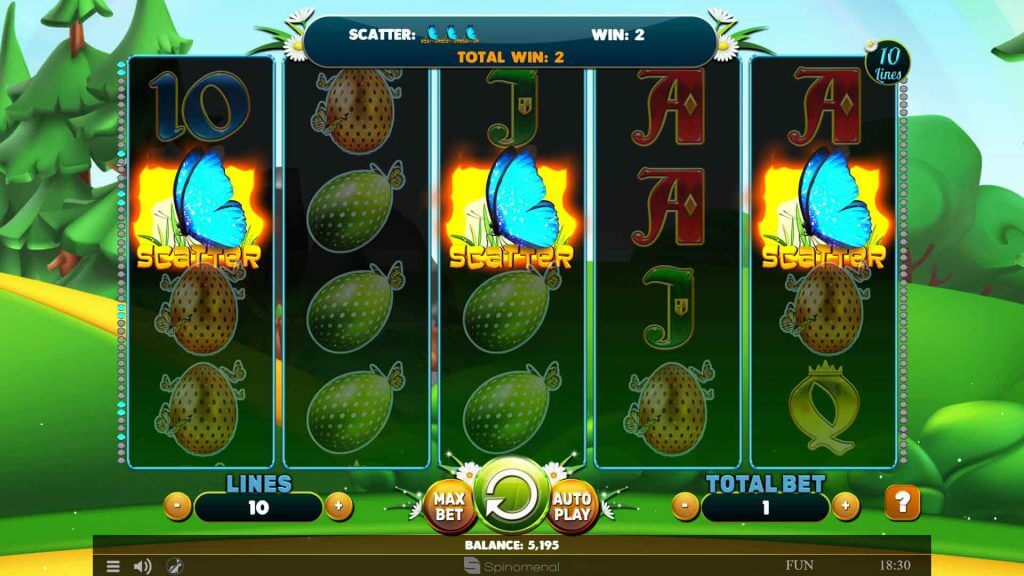This screenshot has width=1024, height=576.
Task: Spin the reels with the green button
Action: (510, 498)
